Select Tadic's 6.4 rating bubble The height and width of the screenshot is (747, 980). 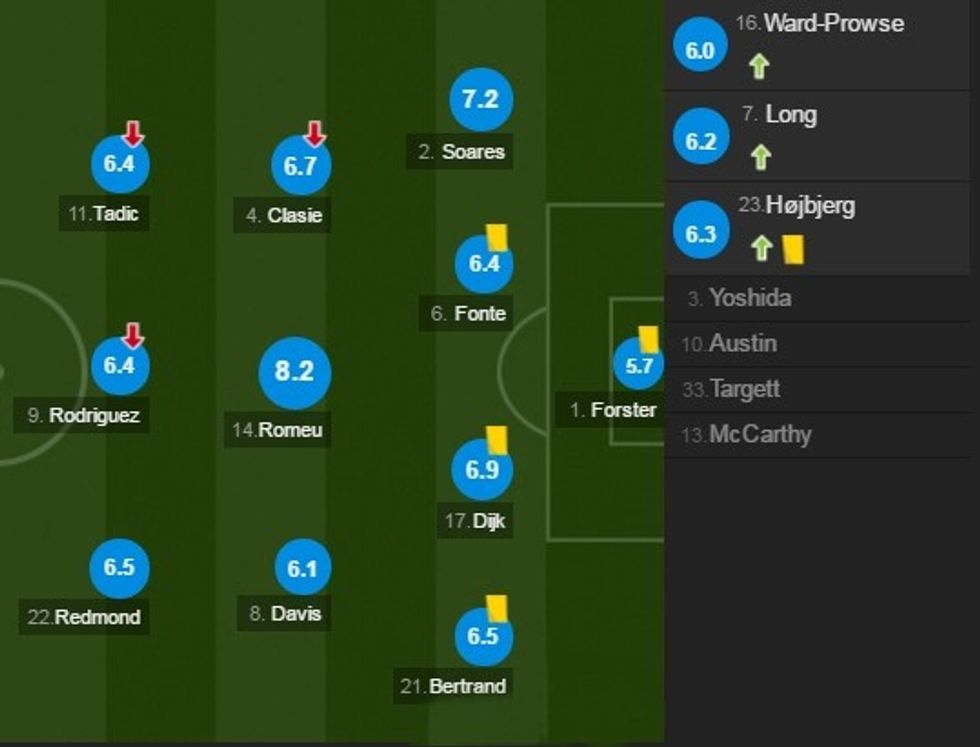pos(119,164)
